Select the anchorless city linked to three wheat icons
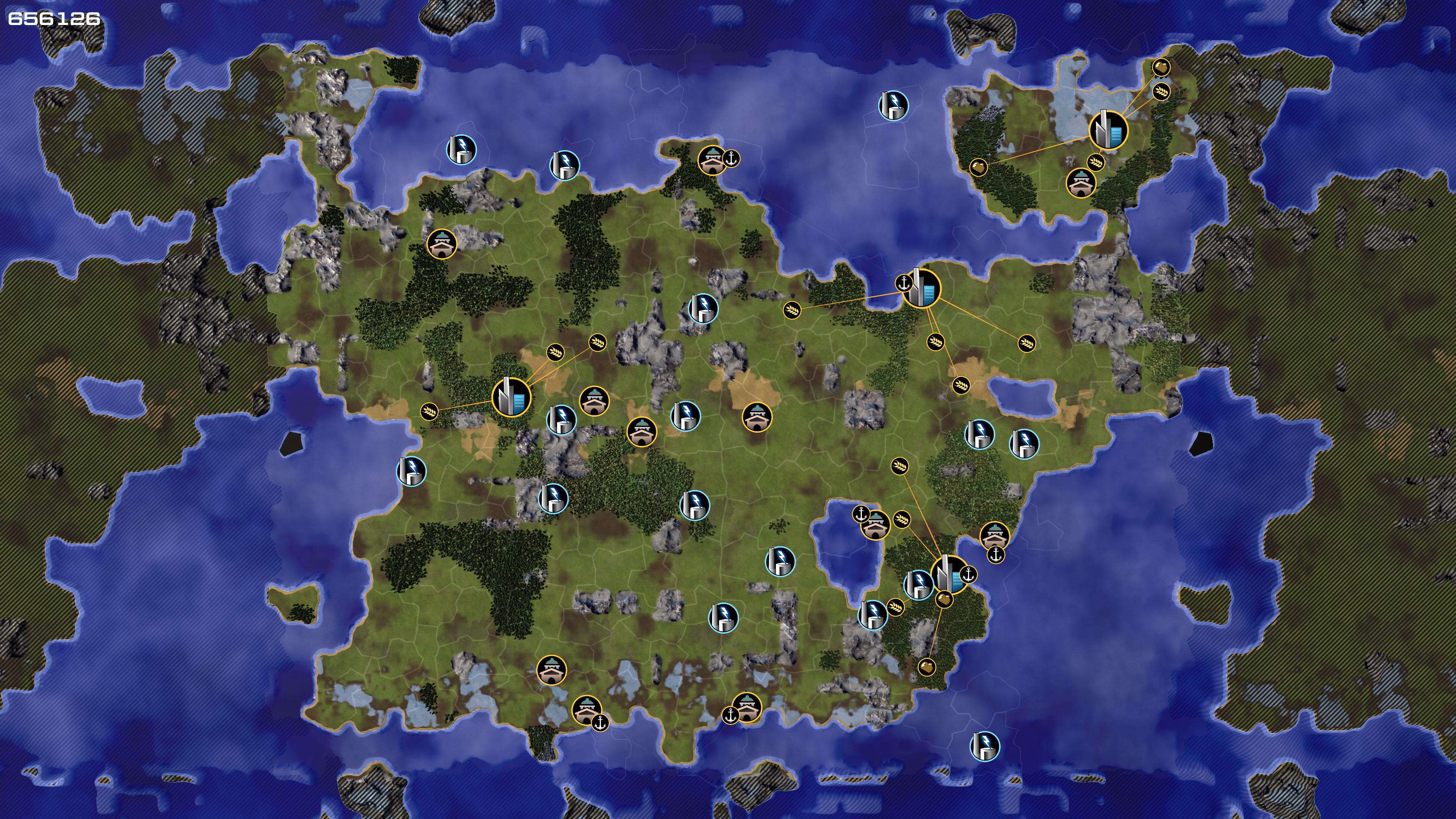Screen dimensions: 1456x819 click(x=511, y=397)
